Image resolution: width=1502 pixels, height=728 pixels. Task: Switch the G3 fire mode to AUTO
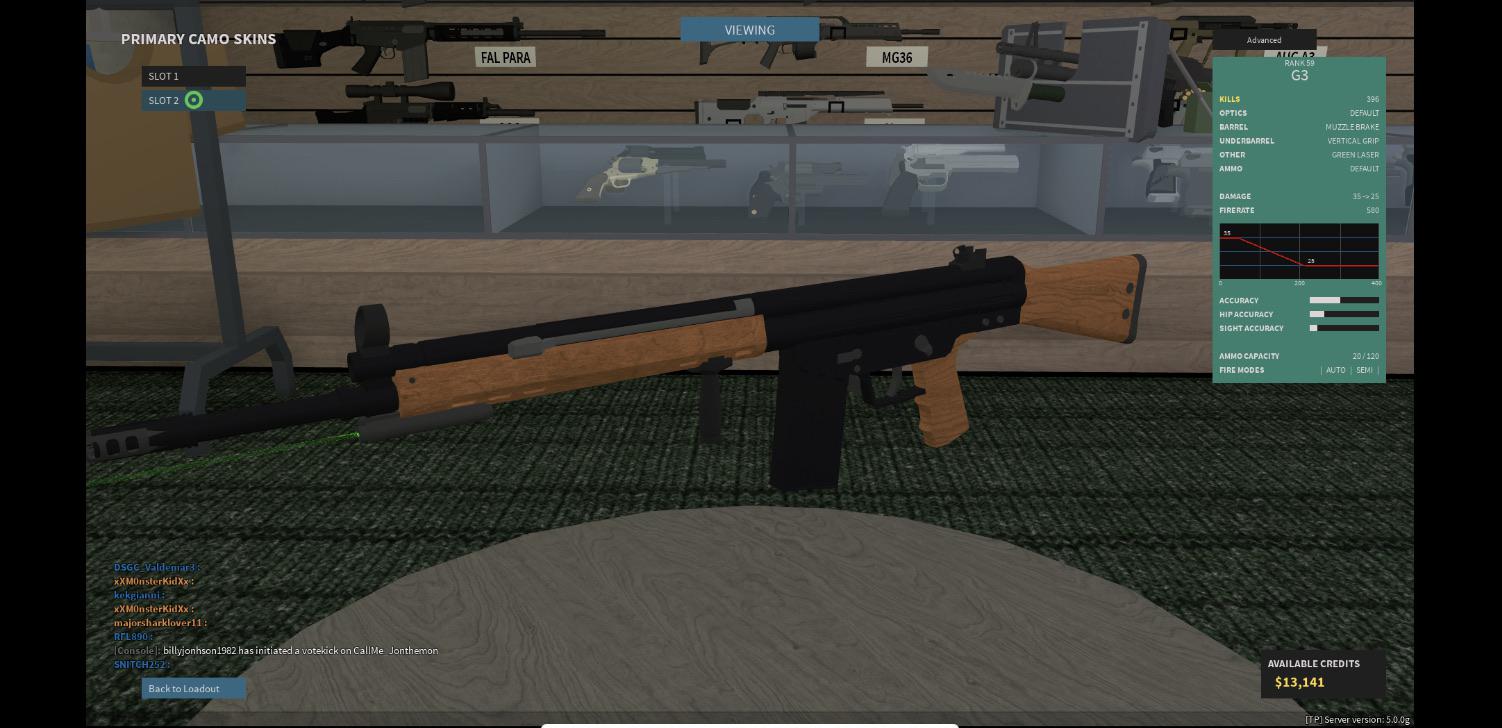click(x=1337, y=370)
